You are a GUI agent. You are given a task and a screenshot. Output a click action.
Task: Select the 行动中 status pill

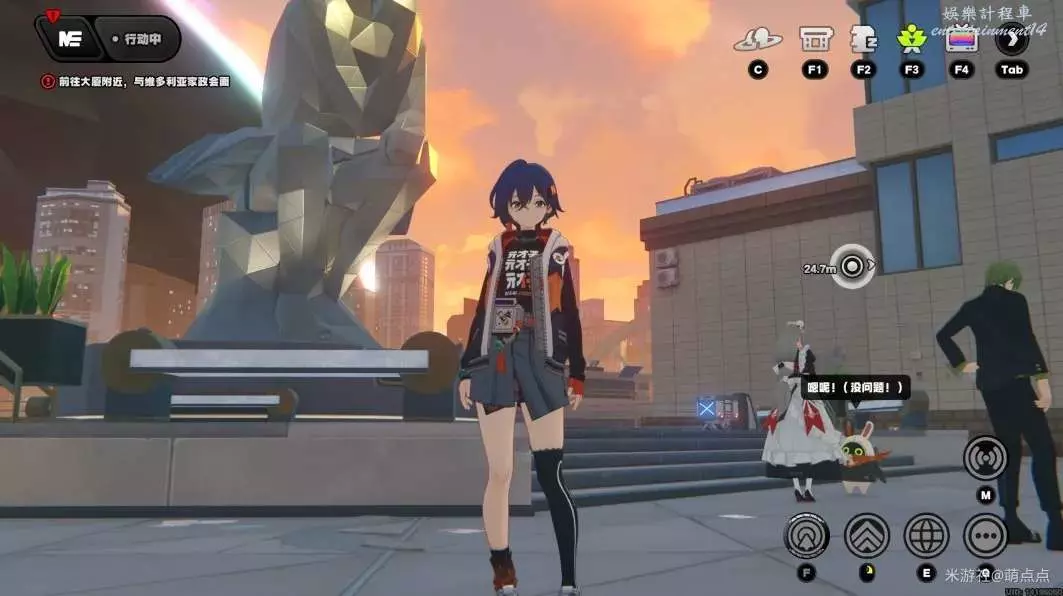(x=143, y=40)
